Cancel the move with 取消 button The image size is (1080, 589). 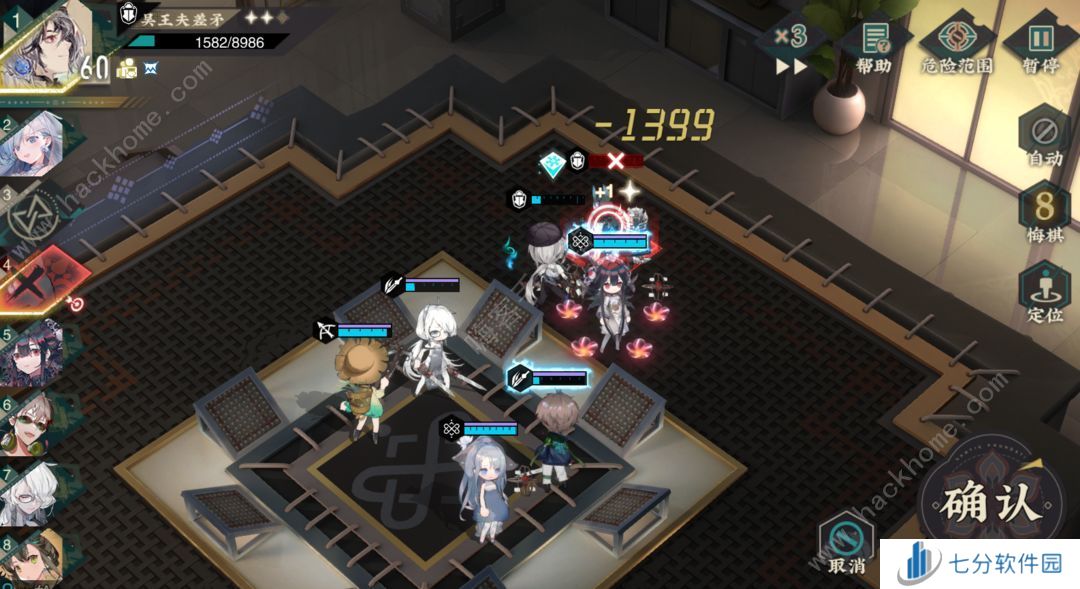point(846,546)
